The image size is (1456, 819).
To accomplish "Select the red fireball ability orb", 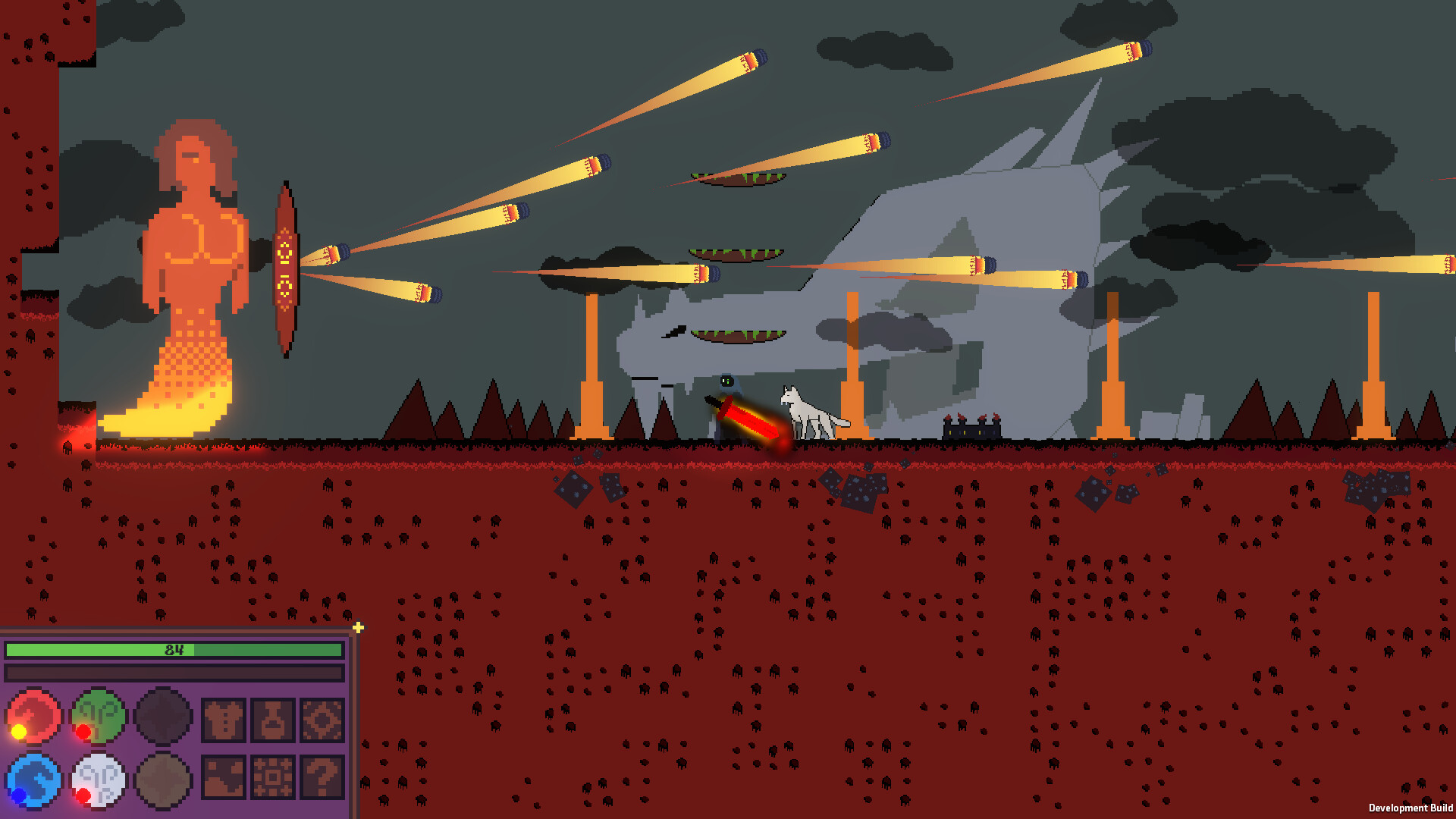I will pyautogui.click(x=33, y=717).
